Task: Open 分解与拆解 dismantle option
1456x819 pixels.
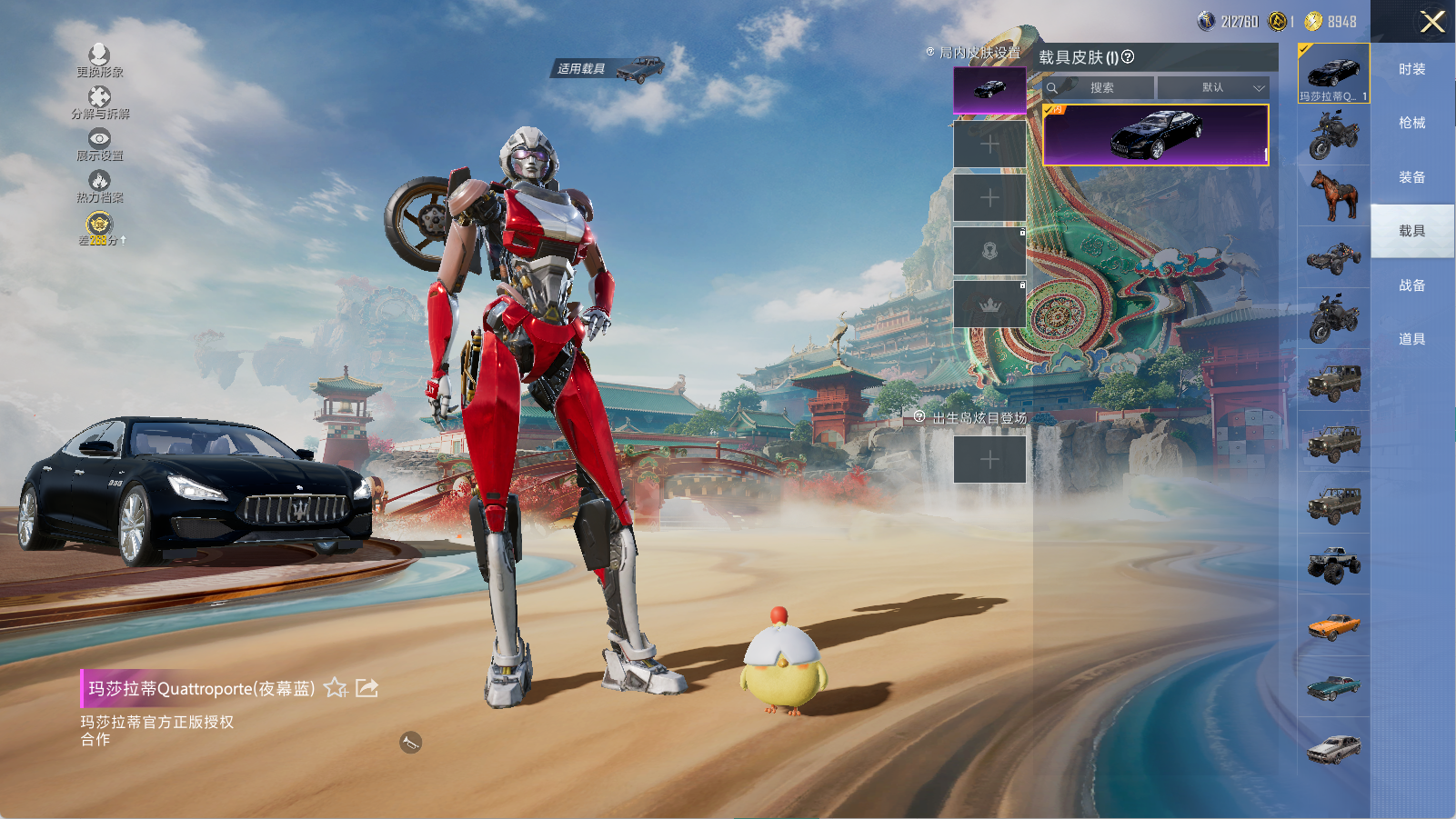Action: (x=99, y=98)
